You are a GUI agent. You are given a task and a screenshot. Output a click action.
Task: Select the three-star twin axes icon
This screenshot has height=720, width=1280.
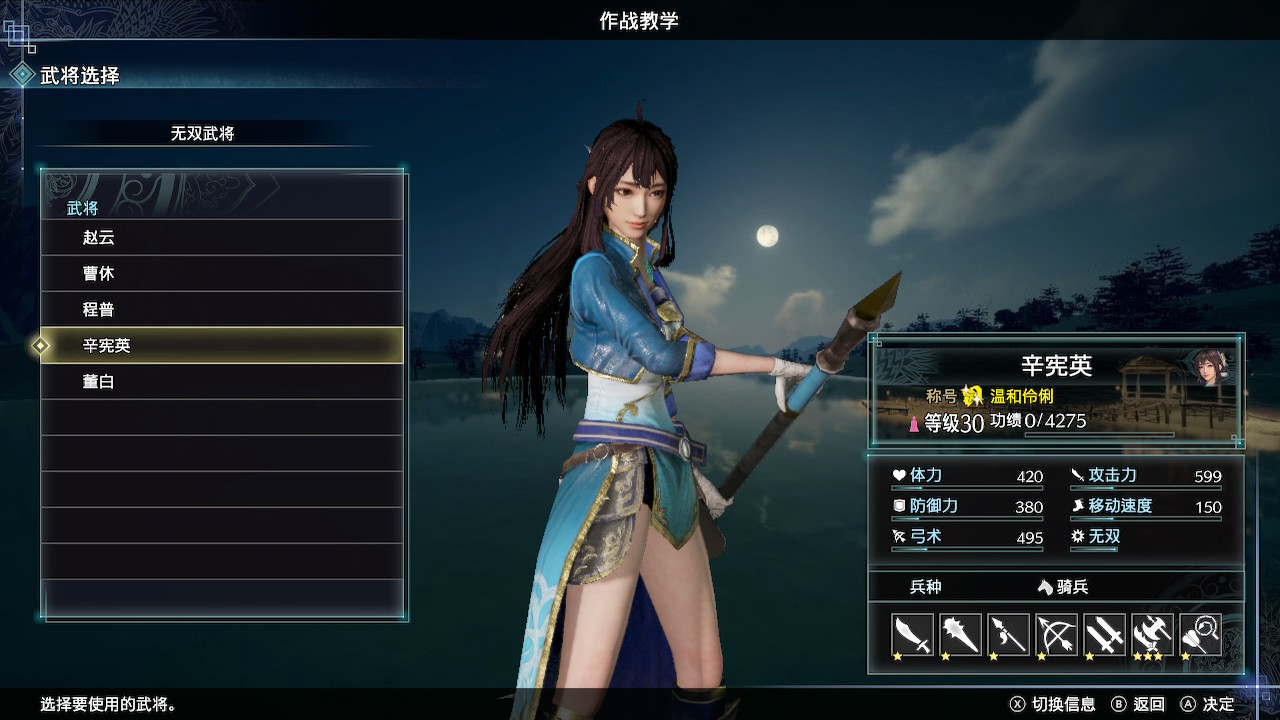click(x=1152, y=634)
